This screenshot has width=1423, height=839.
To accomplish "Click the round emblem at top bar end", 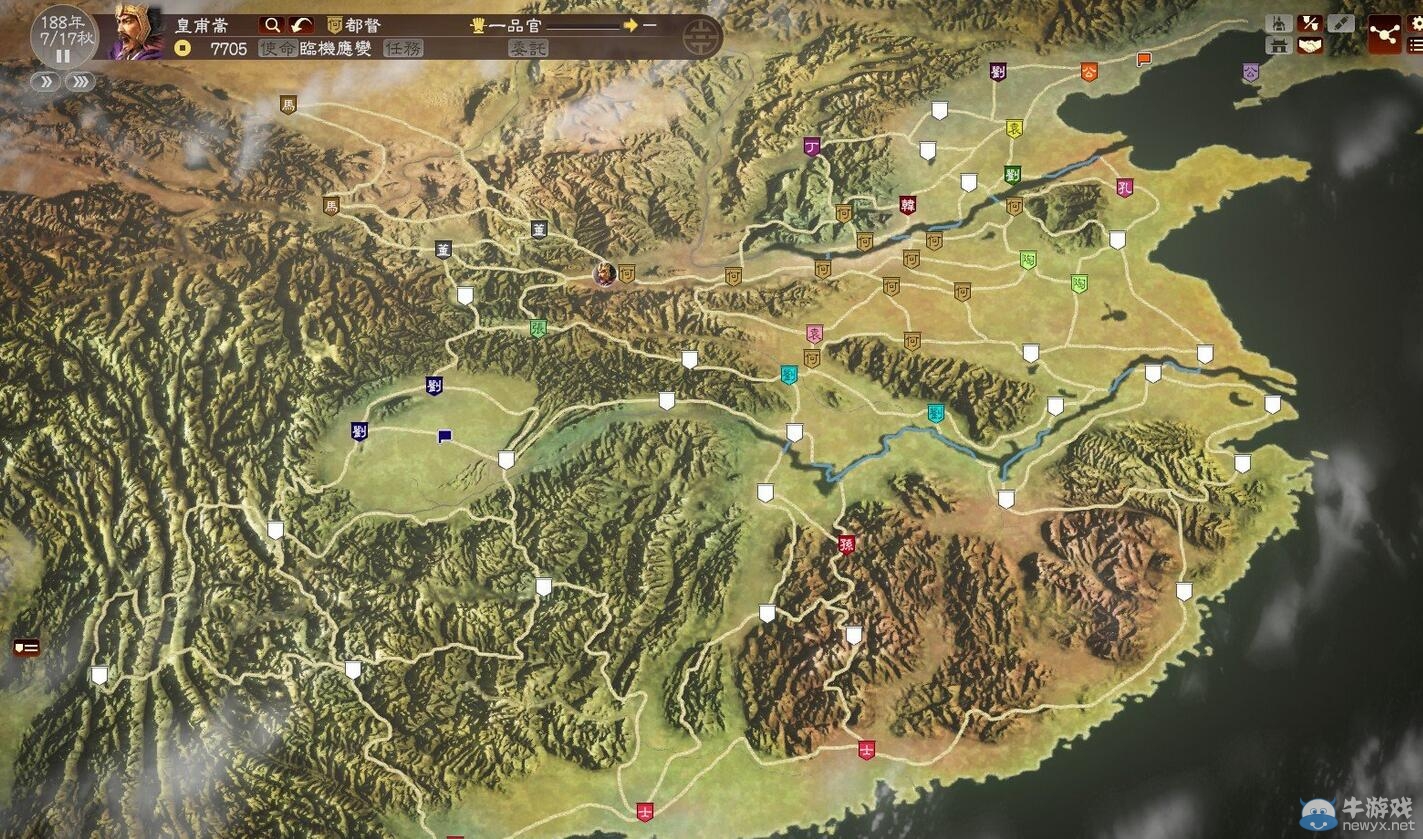I will click(x=698, y=37).
